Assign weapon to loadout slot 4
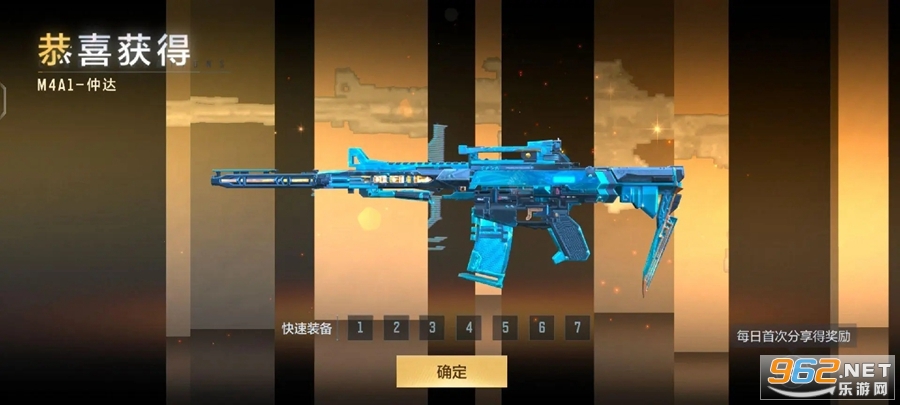Viewport: 900px width, 405px height. pyautogui.click(x=468, y=327)
